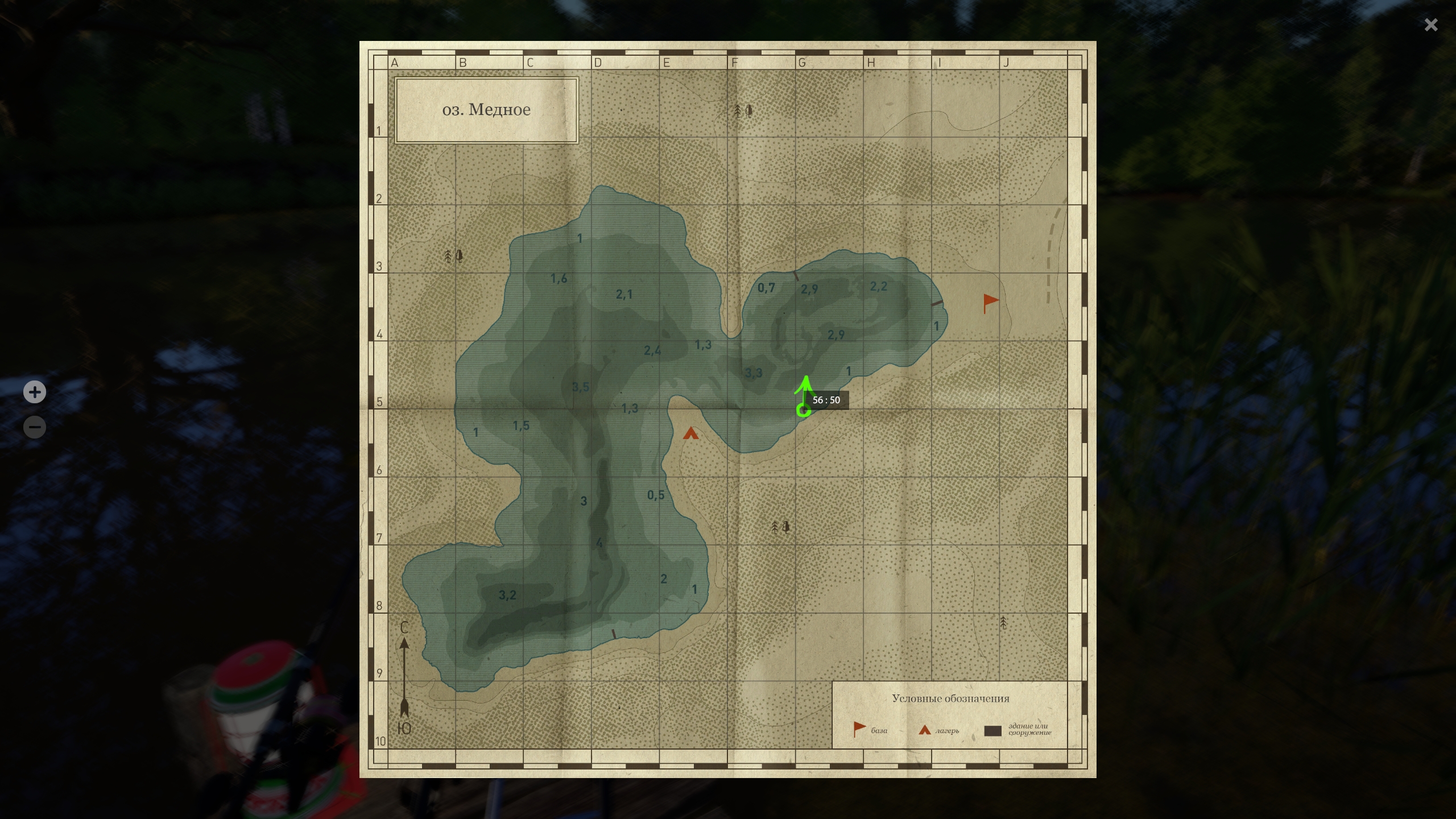Close the map with the X button
Image resolution: width=1456 pixels, height=819 pixels.
pyautogui.click(x=1430, y=25)
